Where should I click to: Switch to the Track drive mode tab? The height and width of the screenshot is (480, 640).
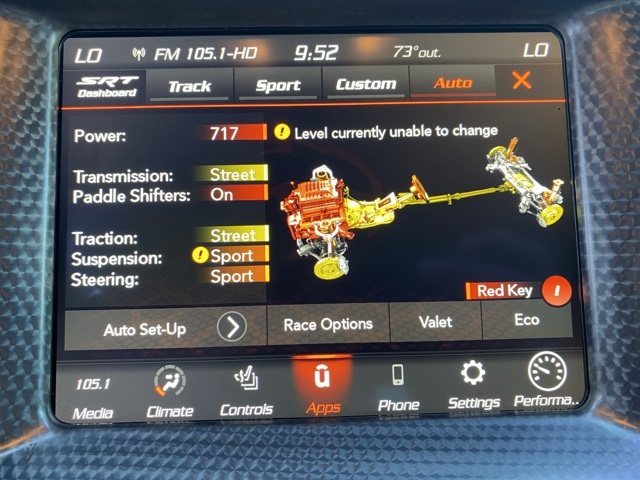point(190,85)
